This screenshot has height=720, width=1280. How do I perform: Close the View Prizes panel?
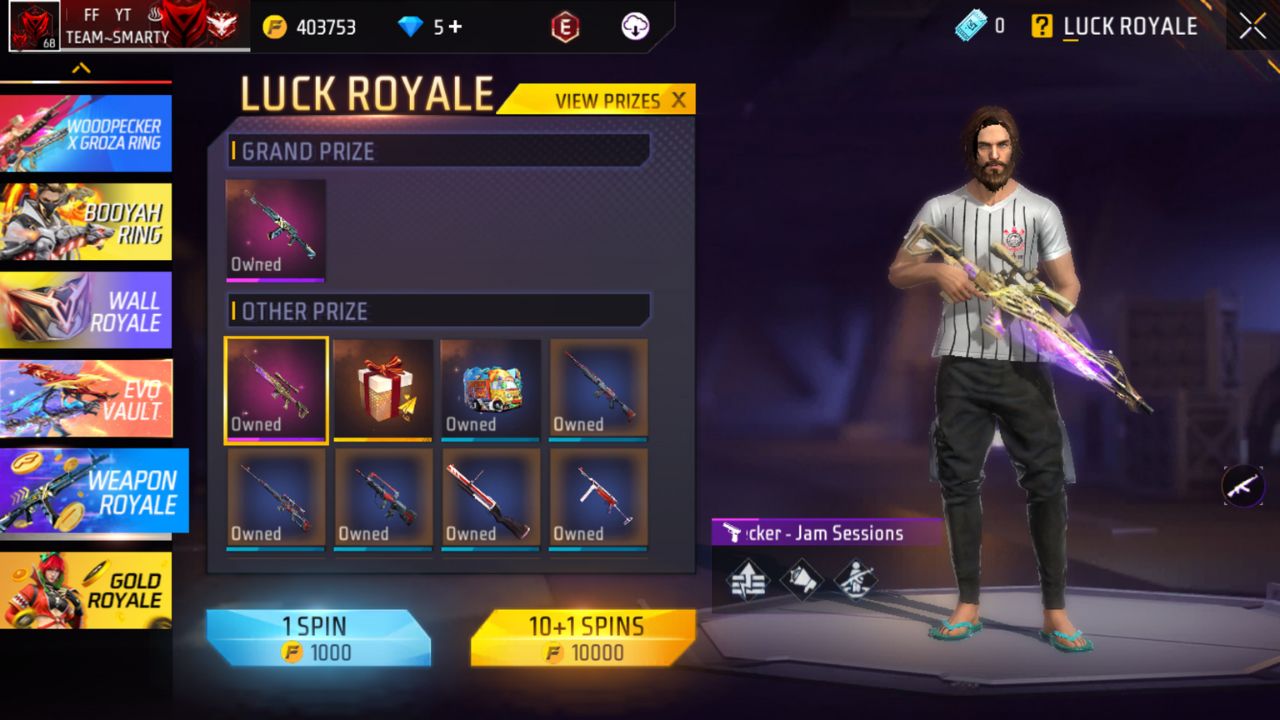click(680, 100)
